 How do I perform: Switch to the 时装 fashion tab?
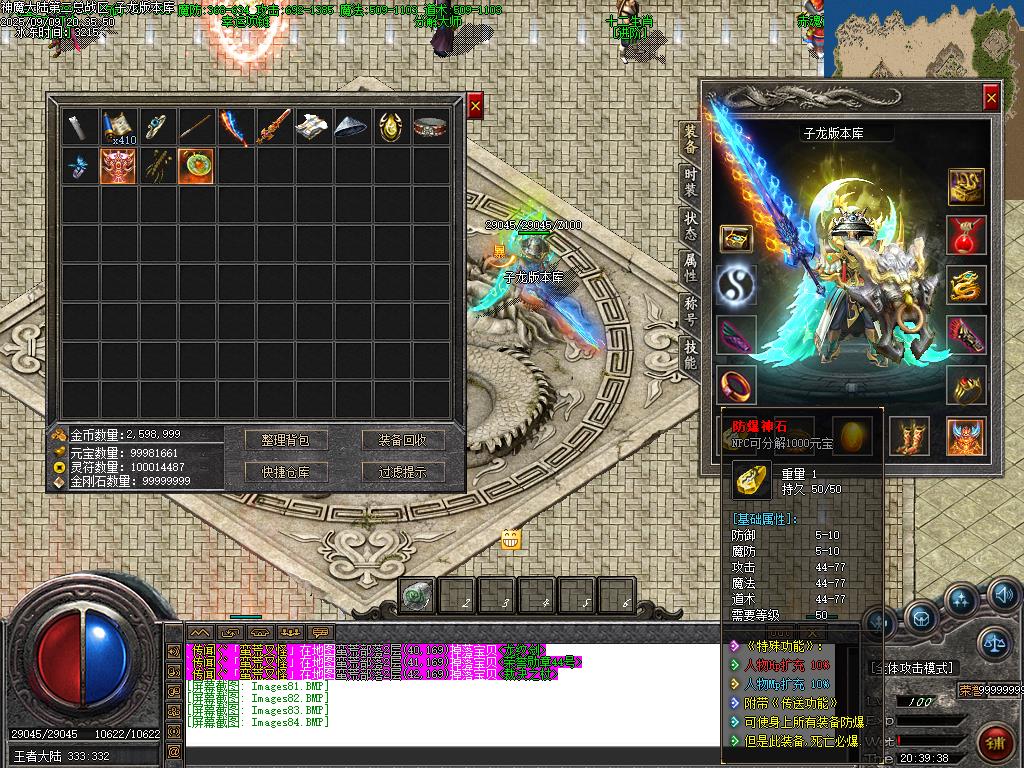point(690,181)
